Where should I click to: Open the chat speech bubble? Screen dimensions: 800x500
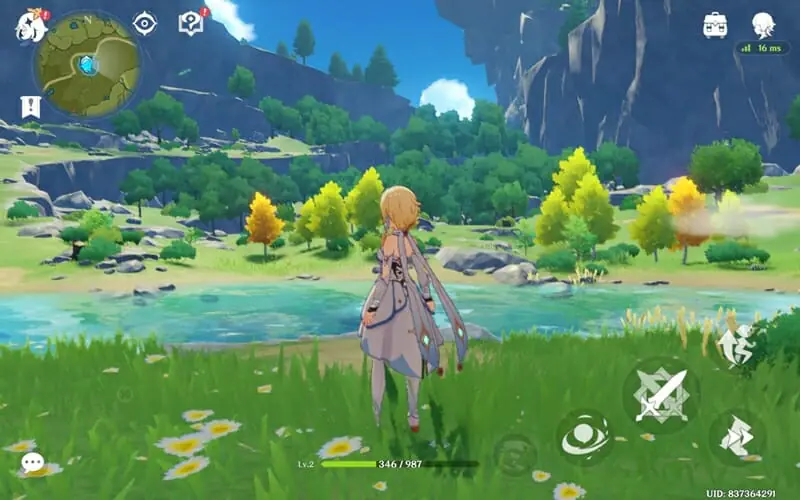(x=33, y=462)
